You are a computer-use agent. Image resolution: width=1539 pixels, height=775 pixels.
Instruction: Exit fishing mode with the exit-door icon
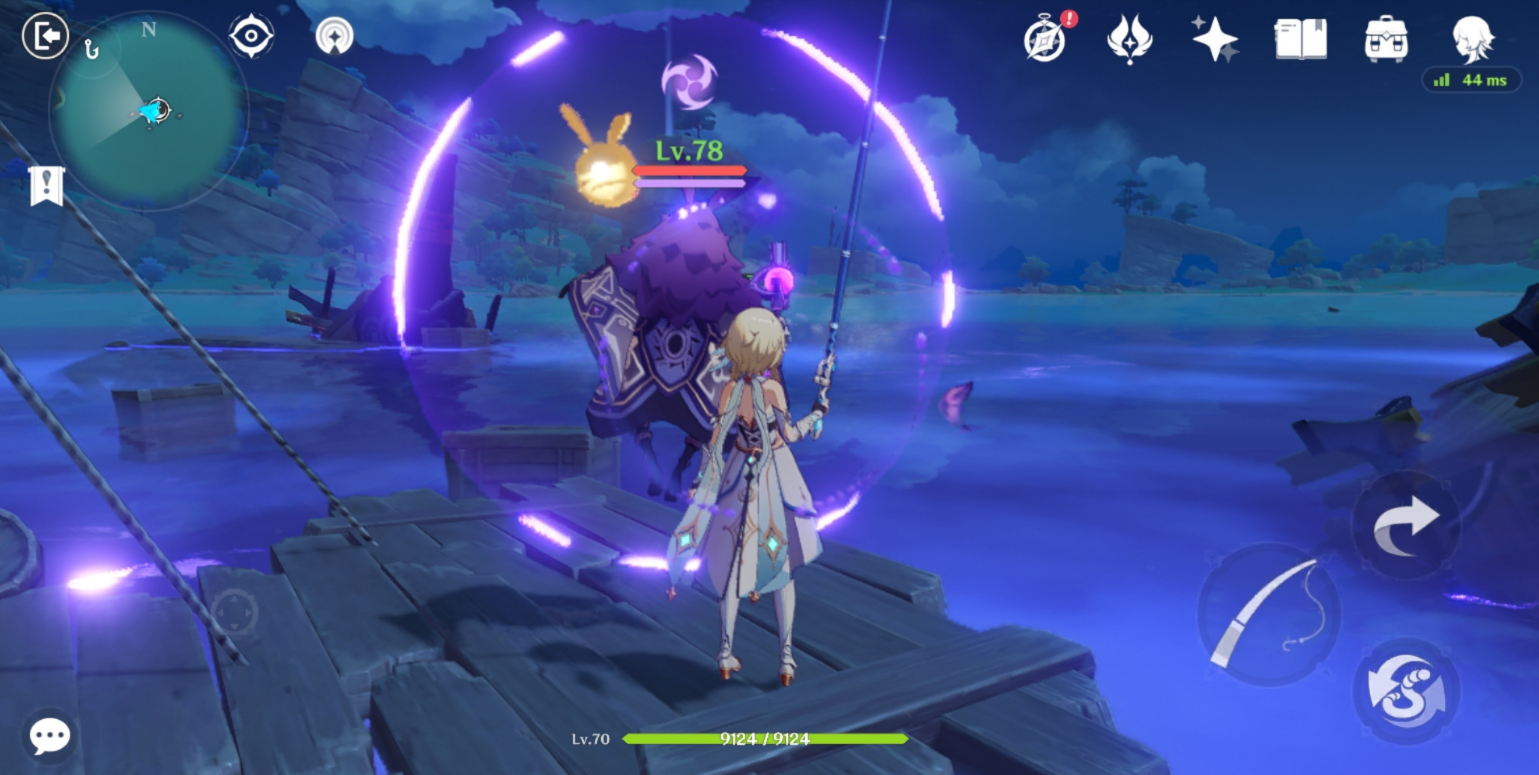(45, 37)
